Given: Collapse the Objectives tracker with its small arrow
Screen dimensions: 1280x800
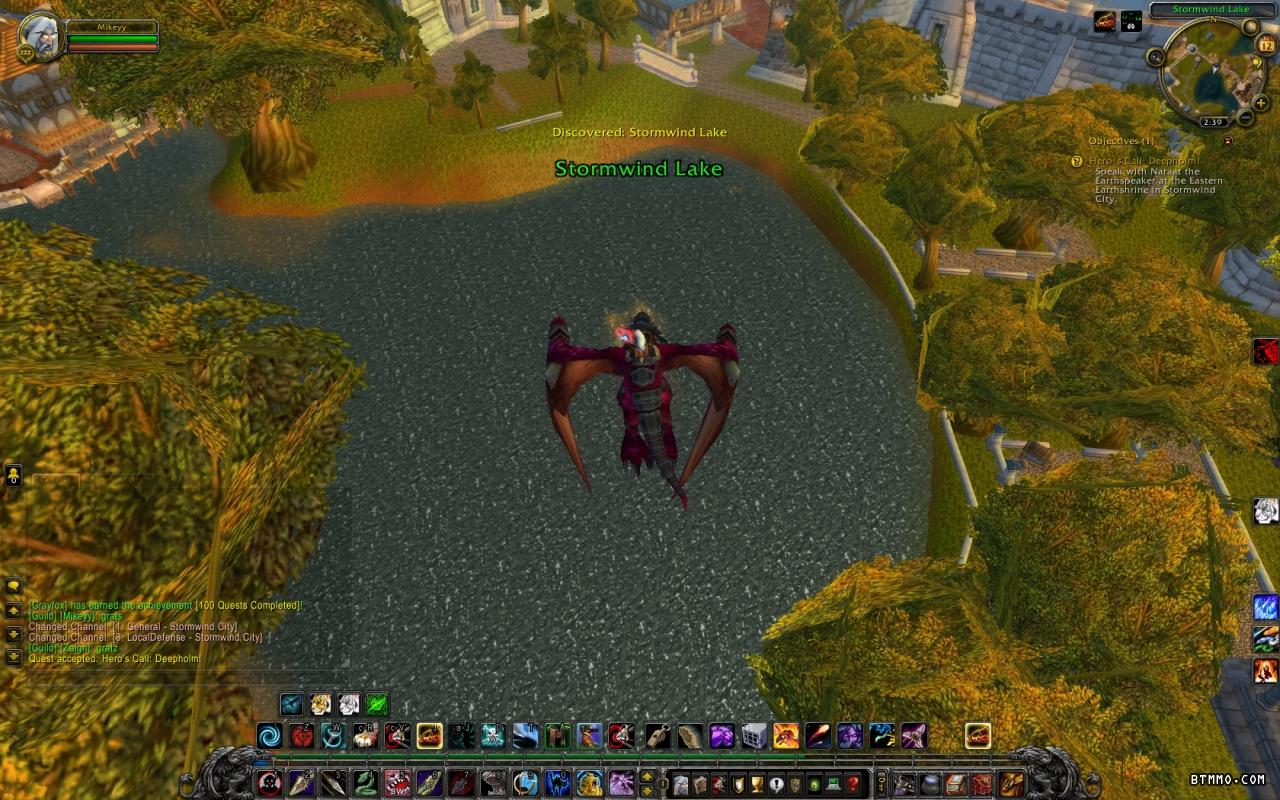Looking at the screenshot, I should pos(1227,141).
